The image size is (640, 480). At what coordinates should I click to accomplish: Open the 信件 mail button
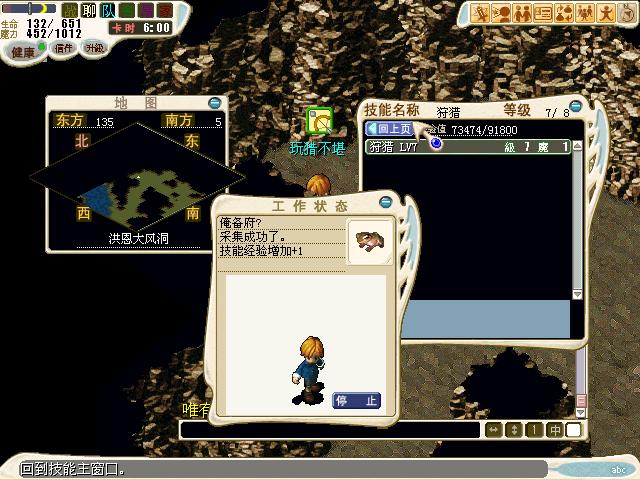tap(64, 48)
